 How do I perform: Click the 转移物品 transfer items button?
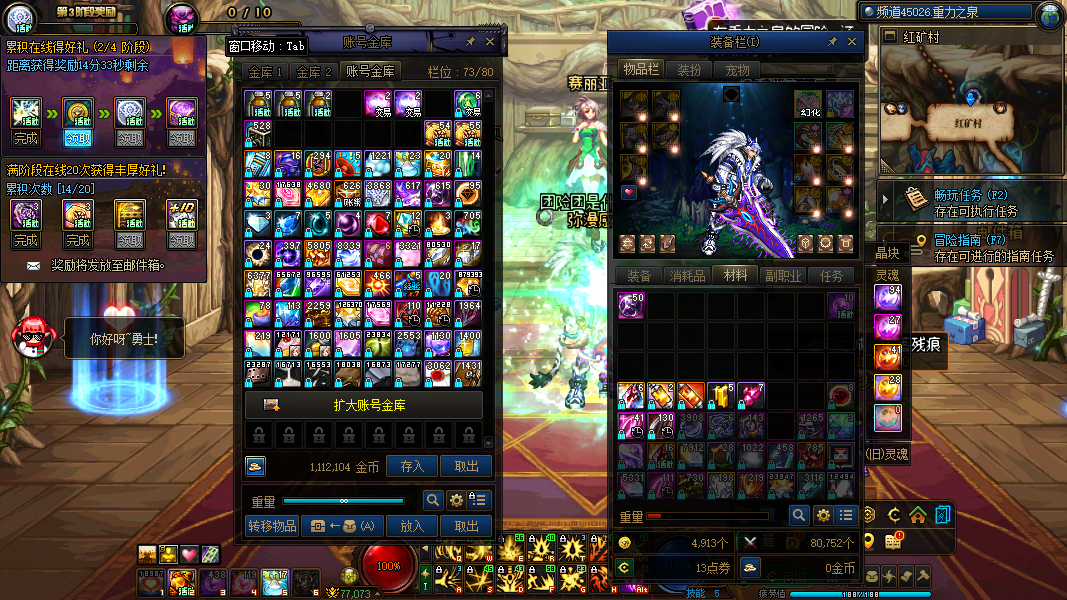271,526
